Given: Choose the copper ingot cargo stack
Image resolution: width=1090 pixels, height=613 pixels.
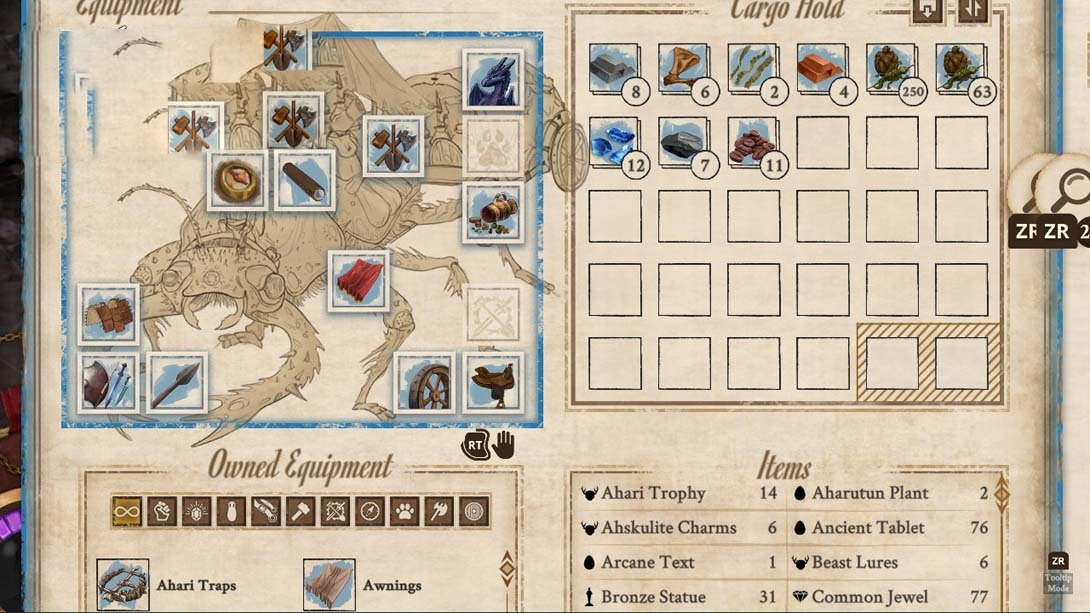Looking at the screenshot, I should [822, 69].
